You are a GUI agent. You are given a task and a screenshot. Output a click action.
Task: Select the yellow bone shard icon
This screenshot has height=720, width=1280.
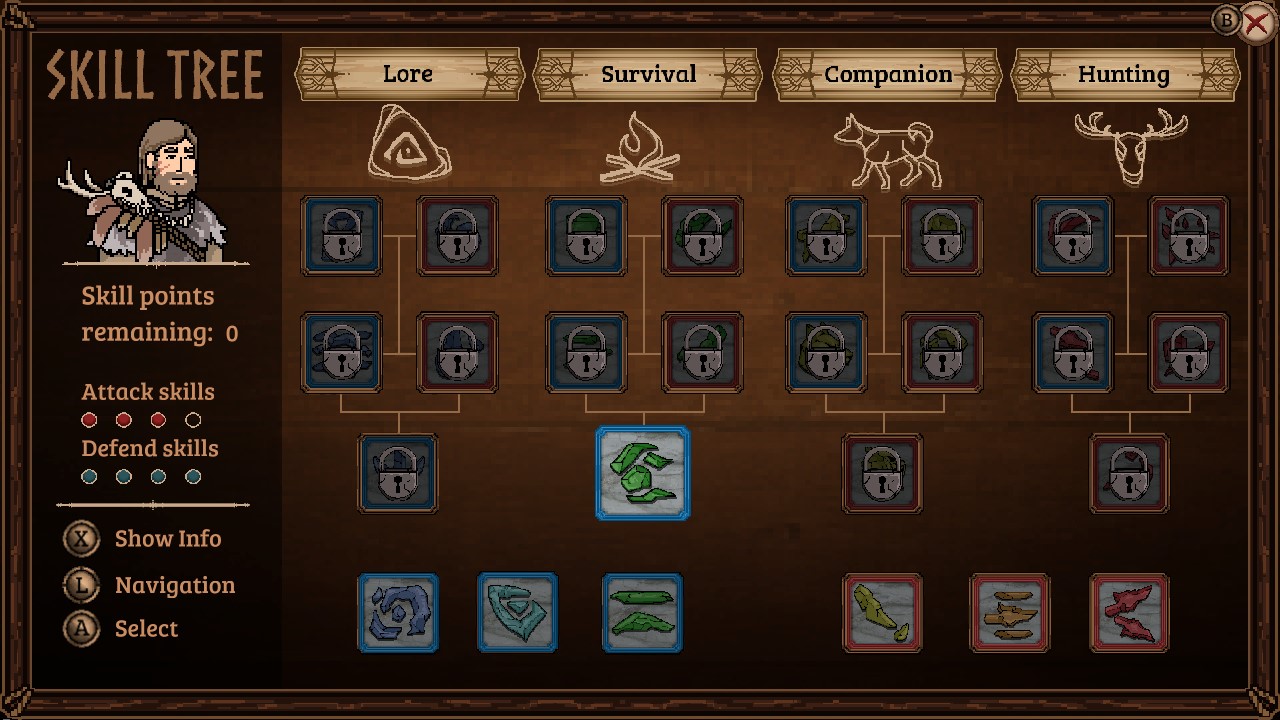coord(883,614)
